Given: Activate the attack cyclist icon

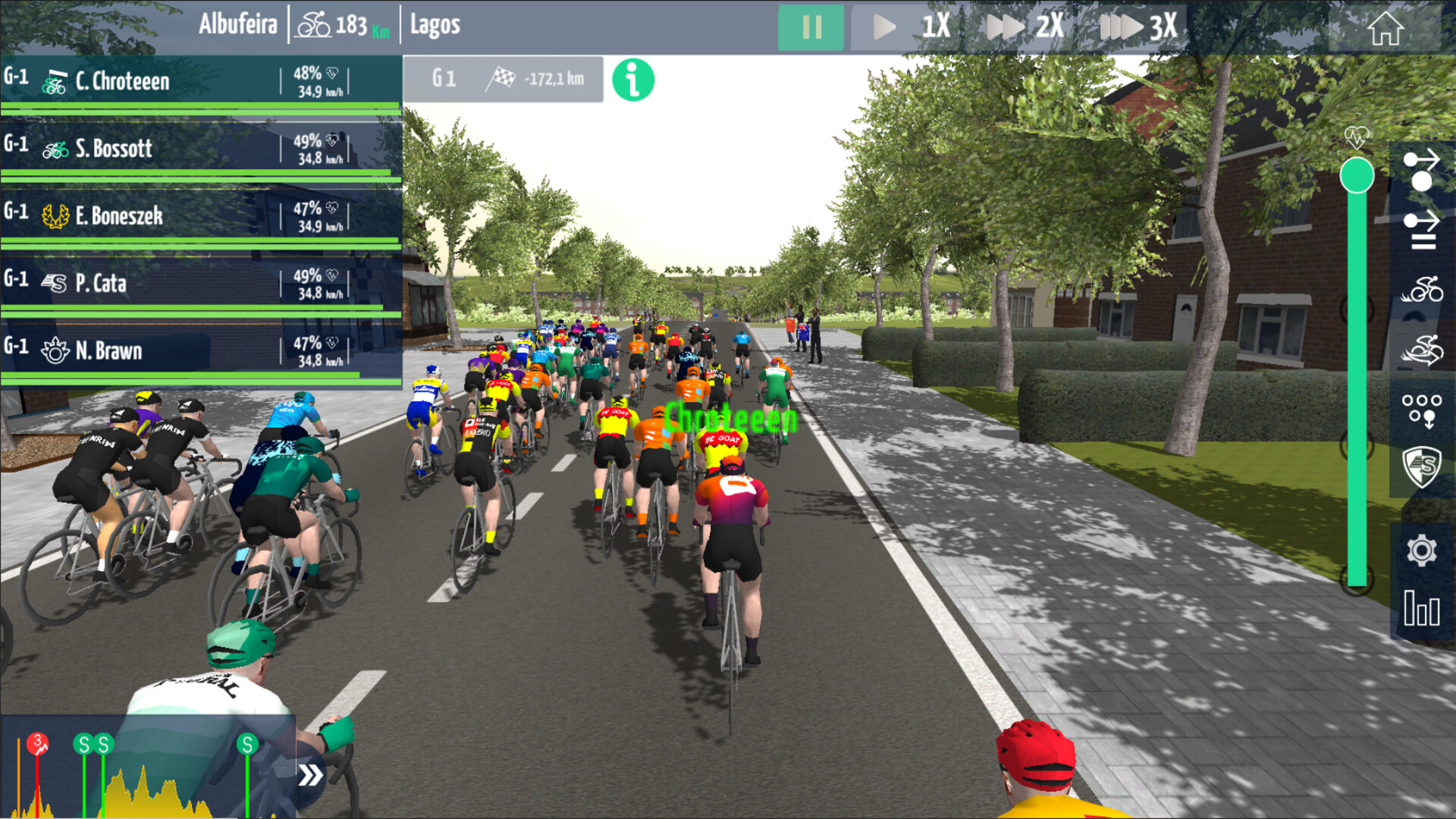Looking at the screenshot, I should (1421, 290).
